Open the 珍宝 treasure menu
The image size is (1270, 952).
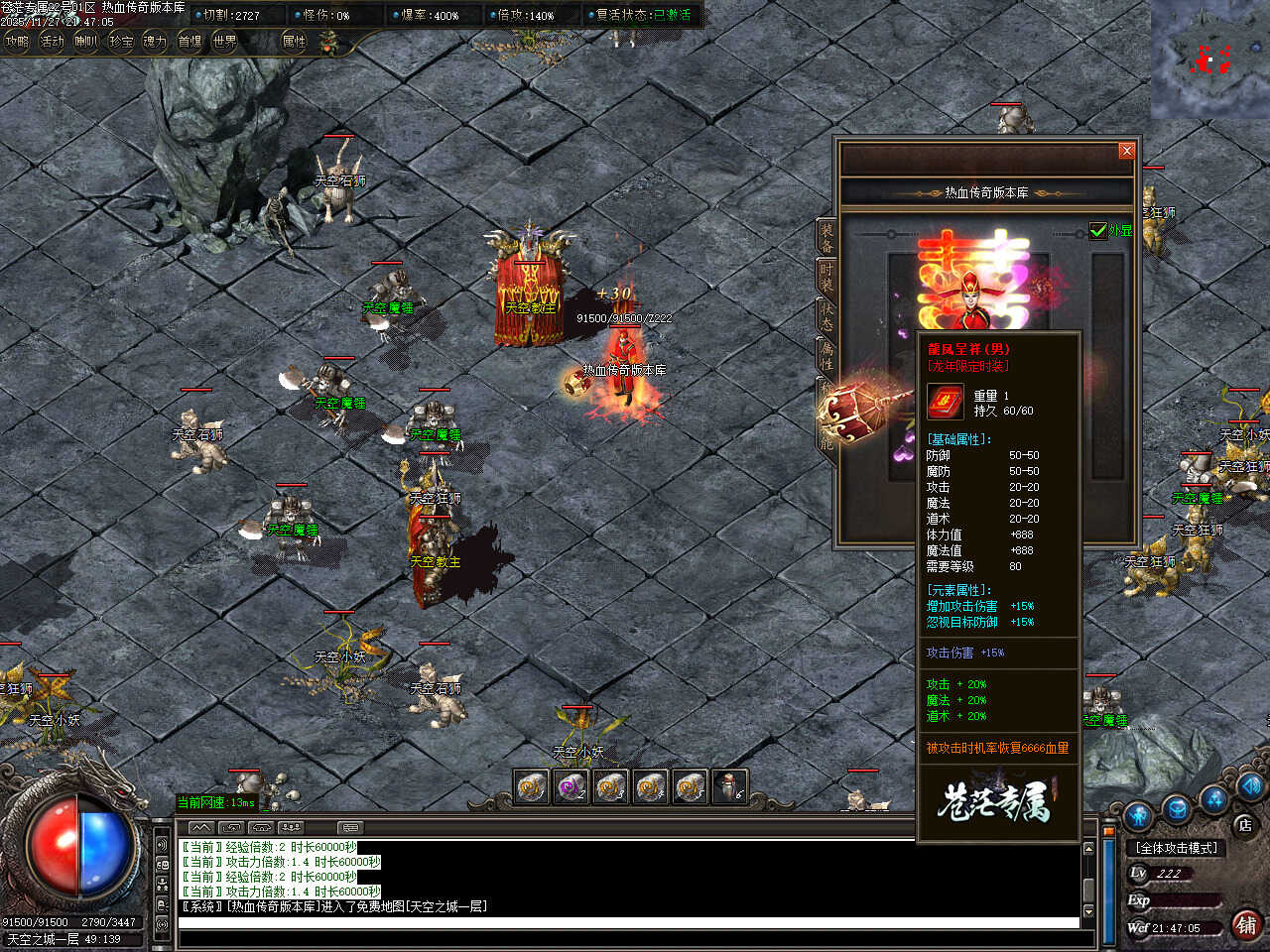[121, 42]
